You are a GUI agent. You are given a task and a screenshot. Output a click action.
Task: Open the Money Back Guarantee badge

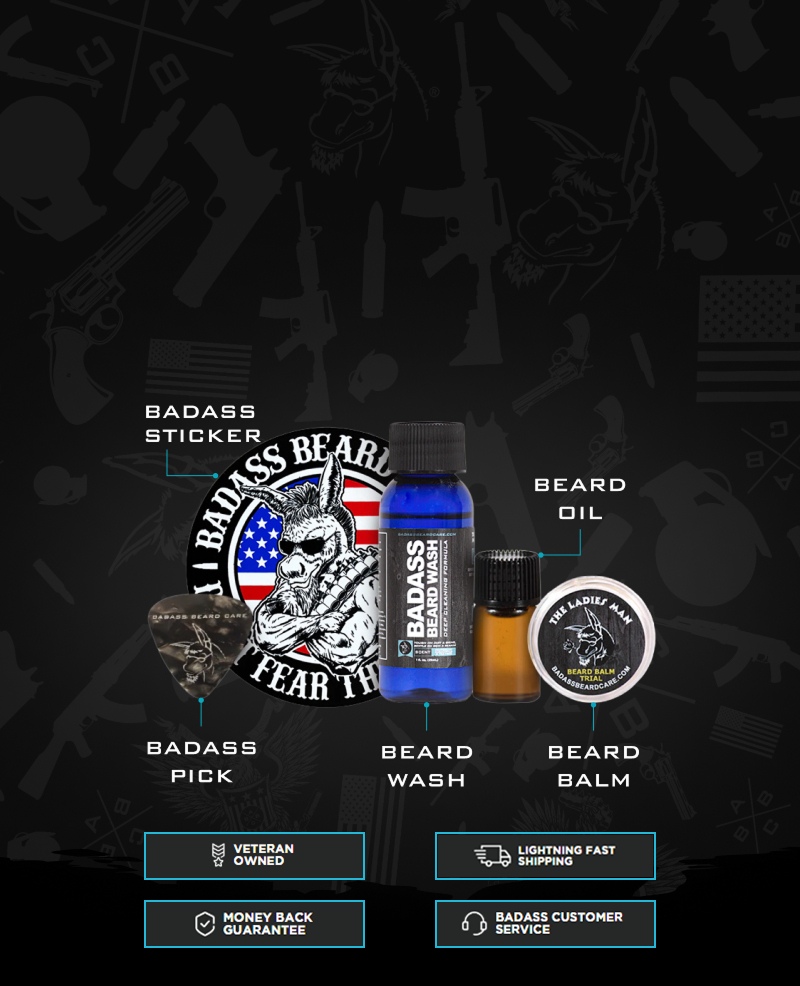[254, 923]
